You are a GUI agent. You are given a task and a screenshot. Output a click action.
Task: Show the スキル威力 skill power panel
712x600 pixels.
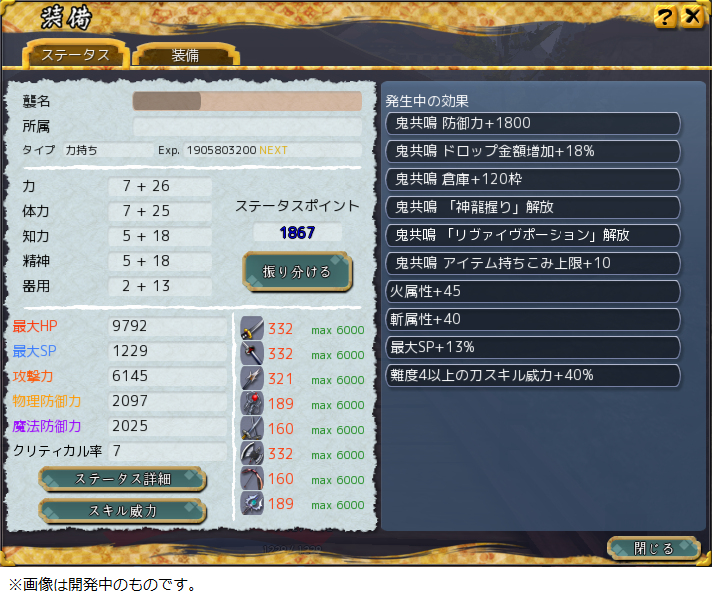122,510
